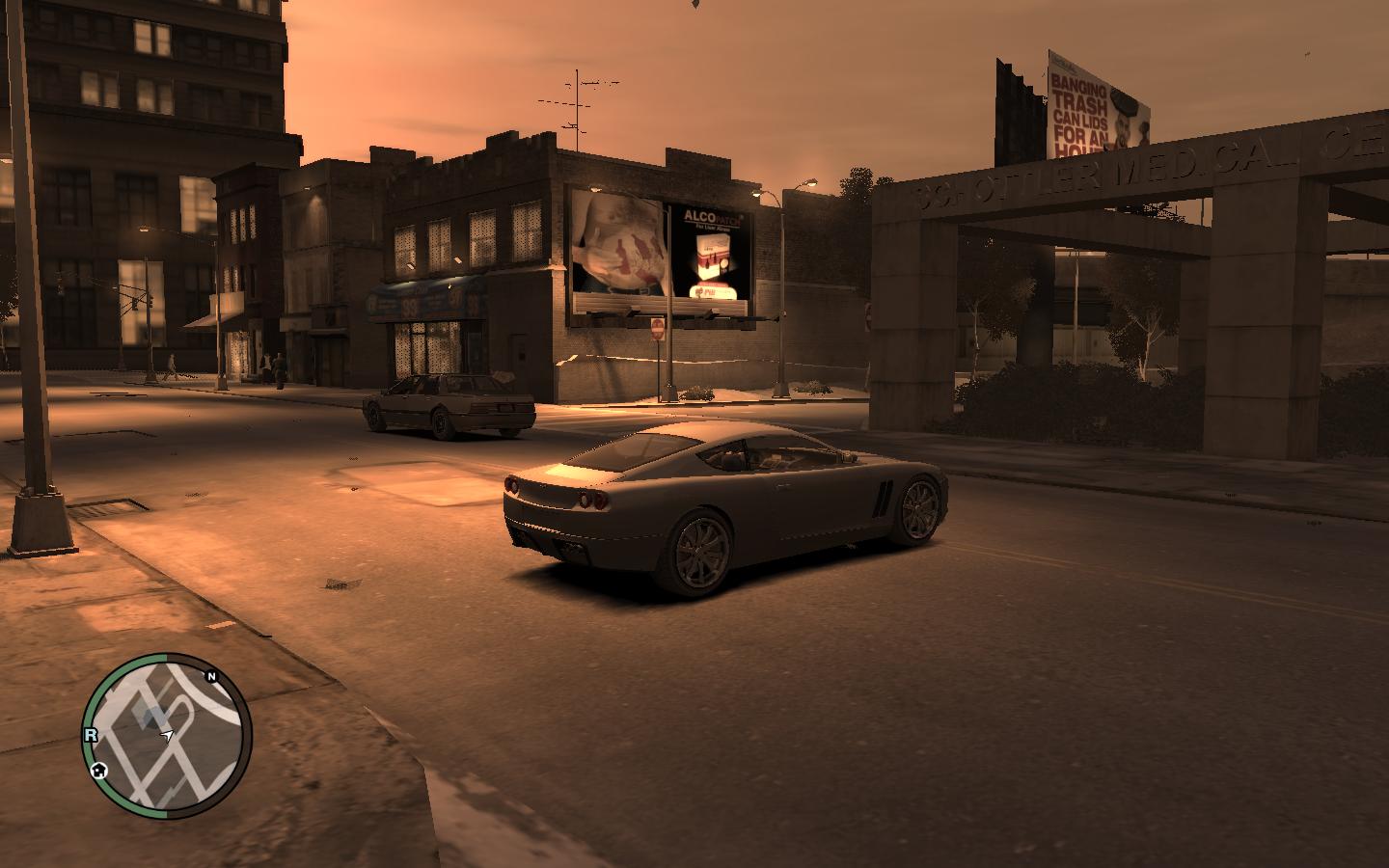Click the circular minimap radar
The width and height of the screenshot is (1389, 868).
(x=169, y=736)
